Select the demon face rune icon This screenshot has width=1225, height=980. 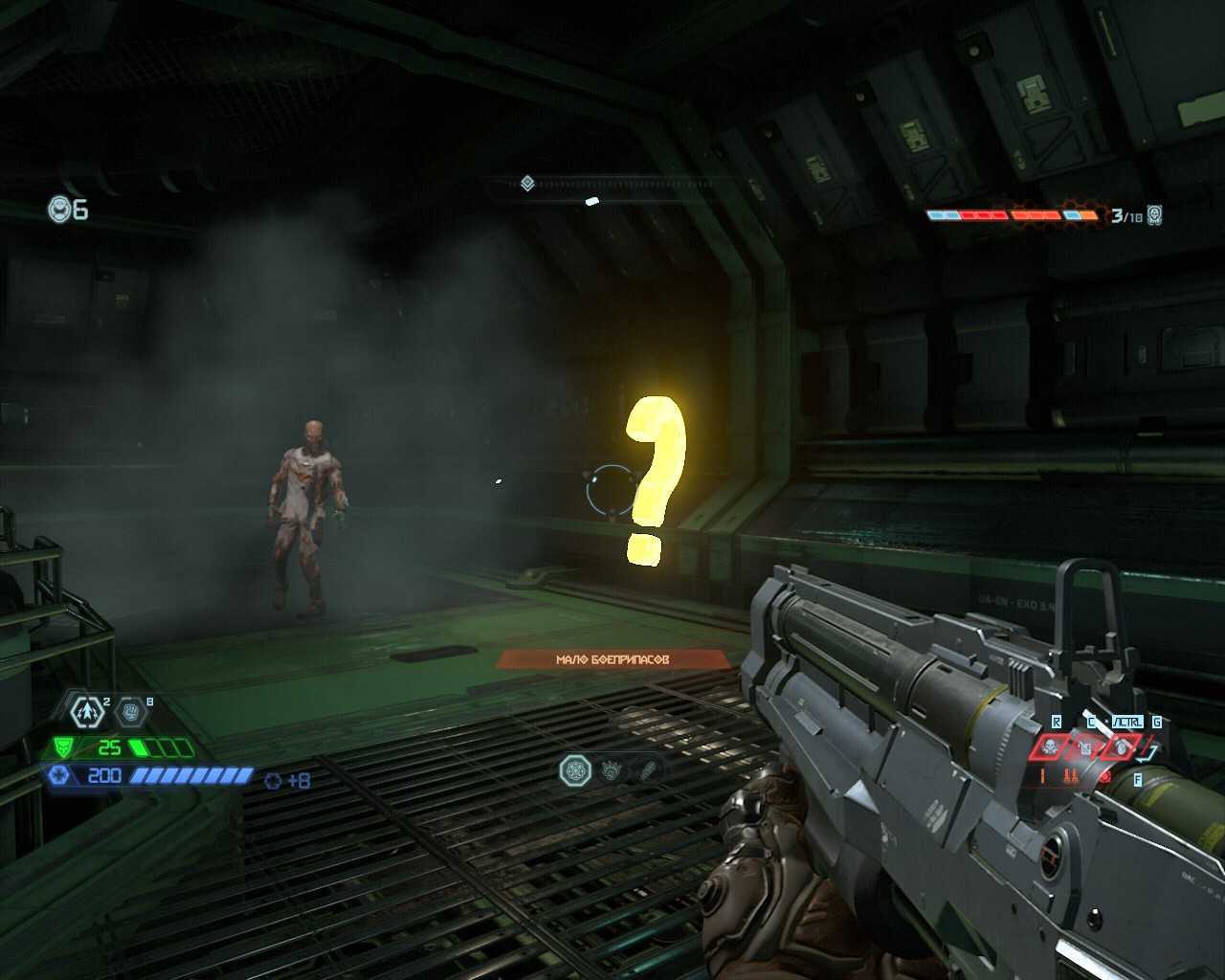[612, 769]
